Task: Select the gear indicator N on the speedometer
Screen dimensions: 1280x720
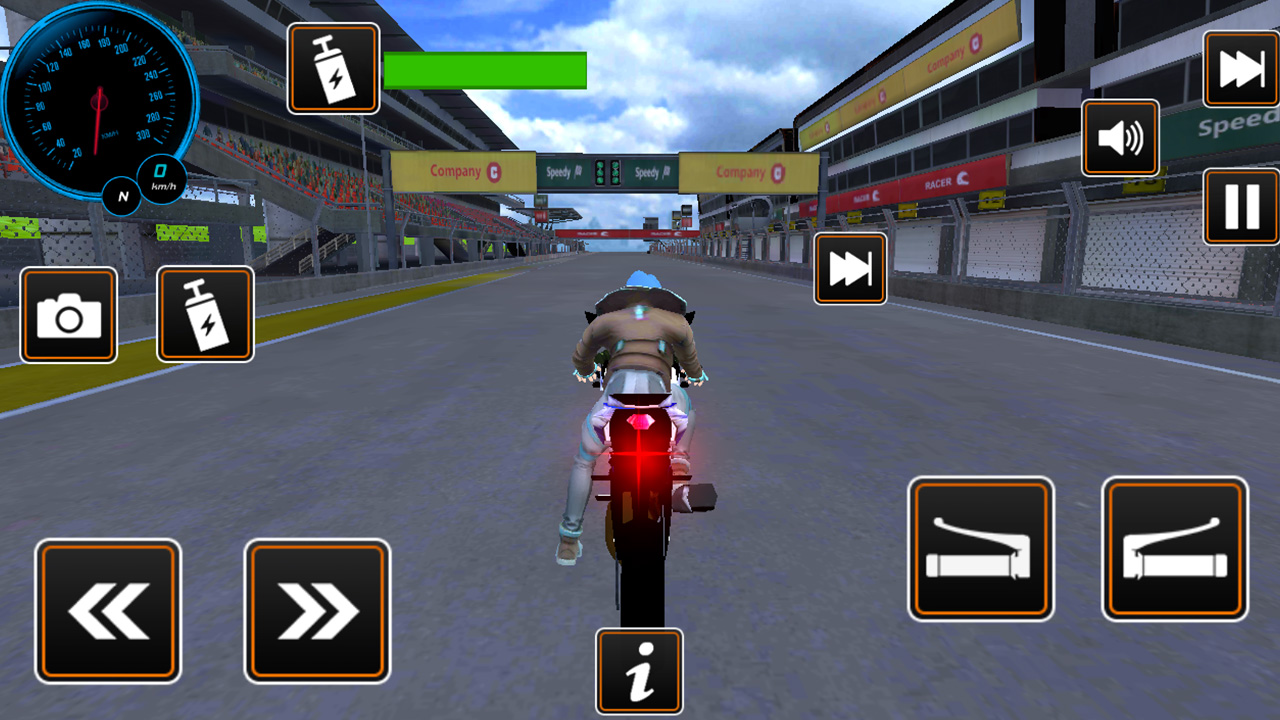Action: pyautogui.click(x=122, y=197)
